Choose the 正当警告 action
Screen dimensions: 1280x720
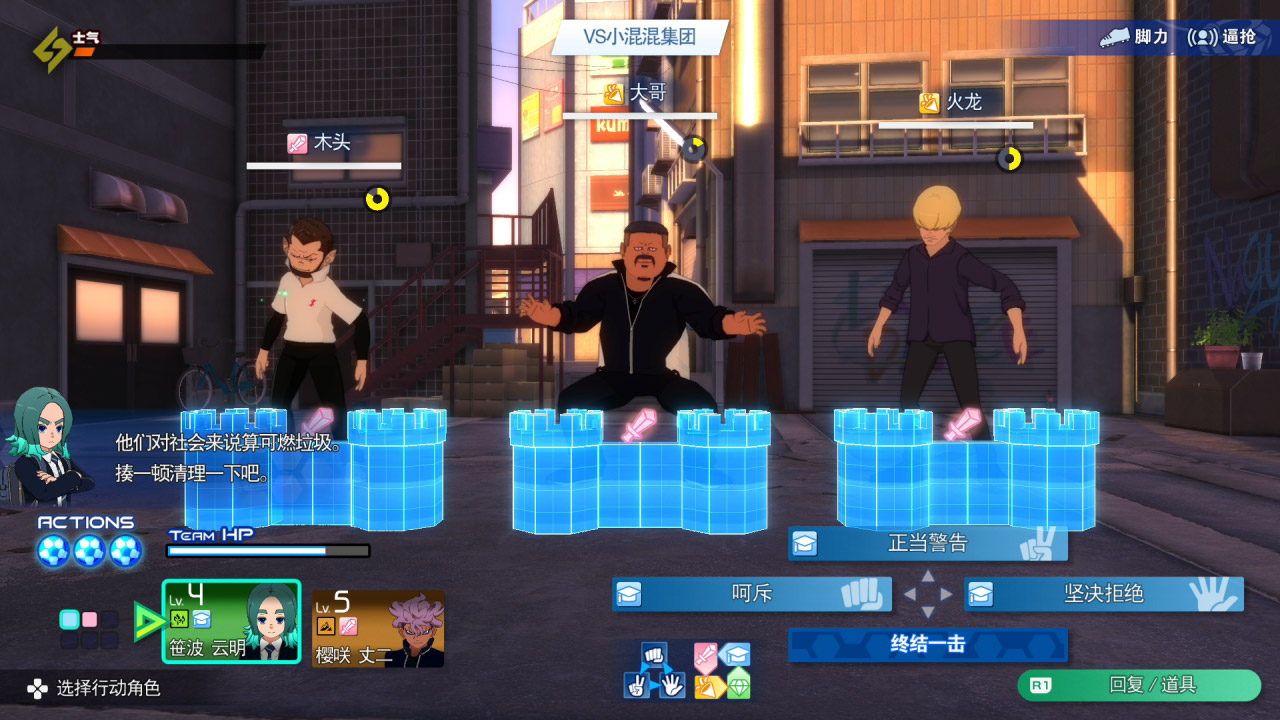(x=928, y=544)
